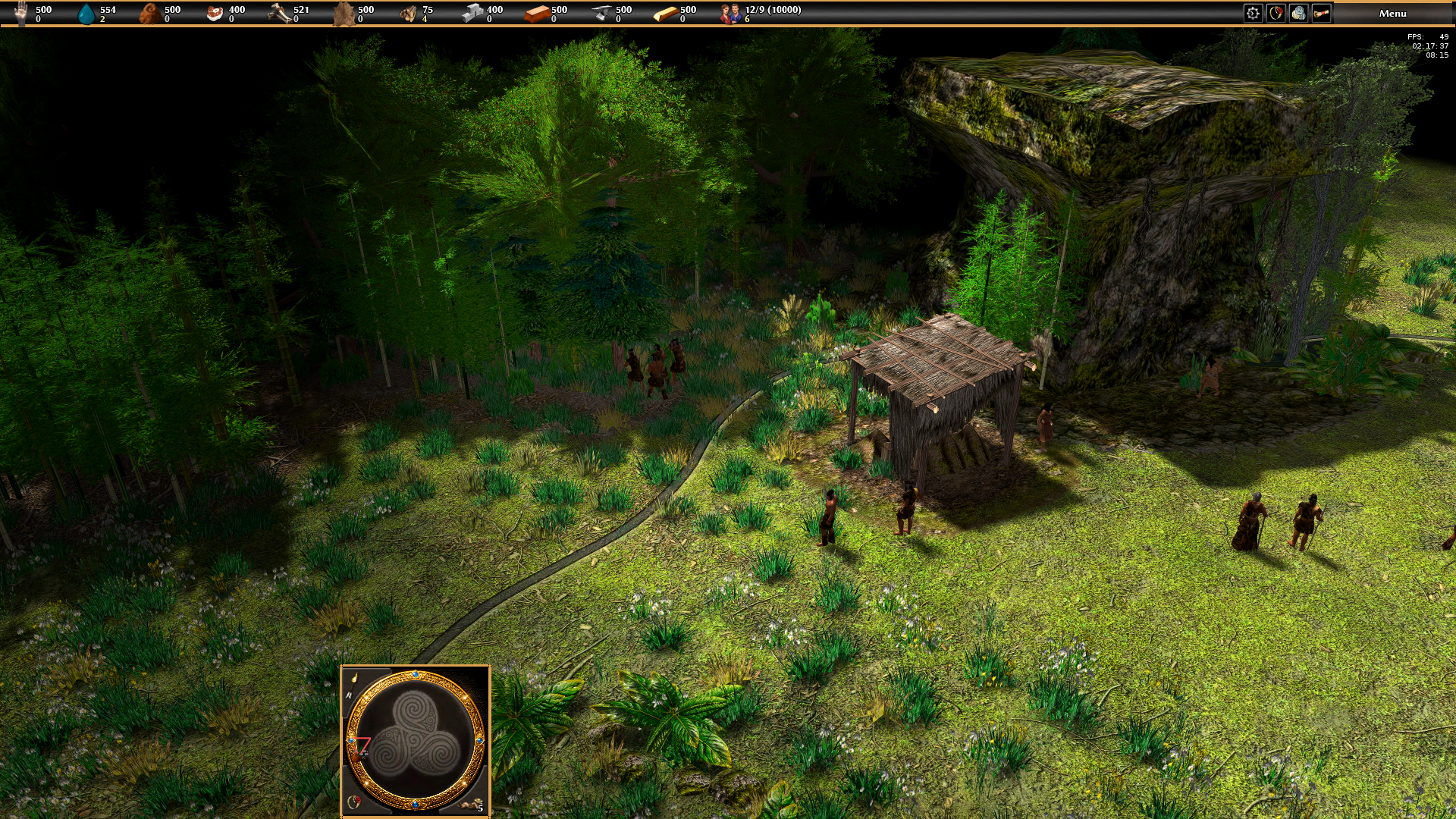Click the ring icon below the minimap
1456x819 pixels.
(353, 802)
